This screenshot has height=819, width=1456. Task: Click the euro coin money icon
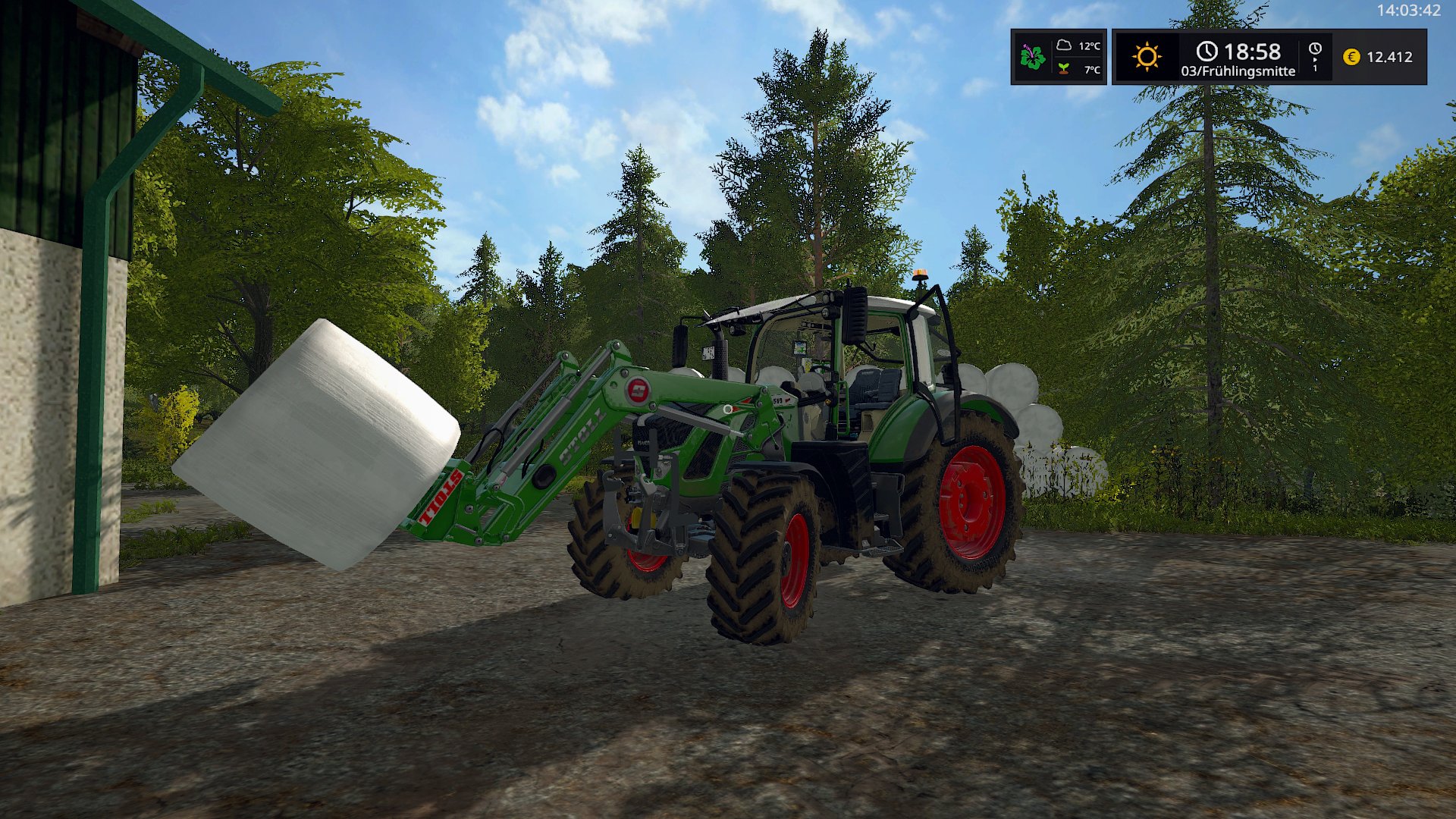(x=1351, y=57)
